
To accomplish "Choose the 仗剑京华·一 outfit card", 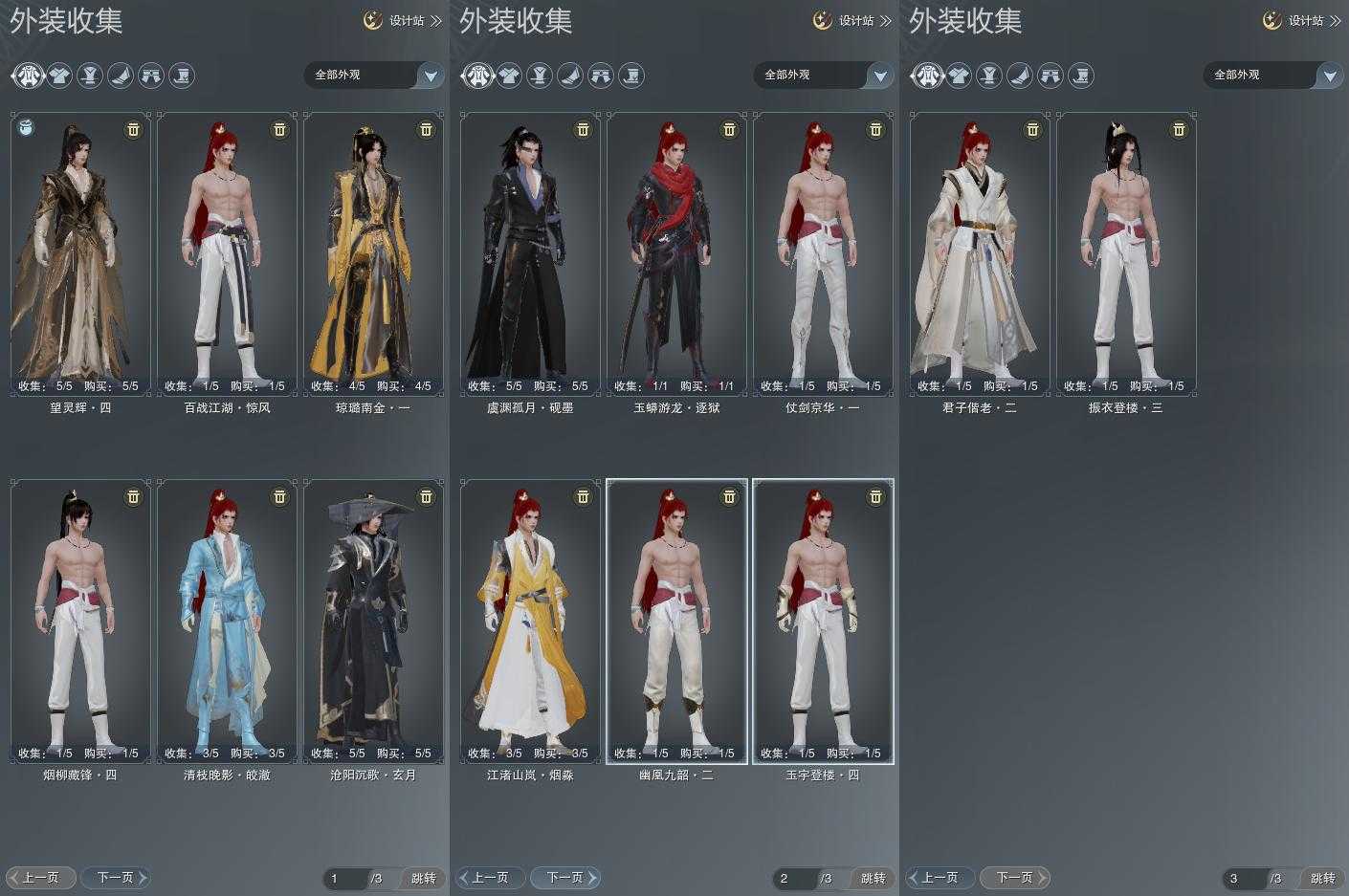I will tap(823, 253).
